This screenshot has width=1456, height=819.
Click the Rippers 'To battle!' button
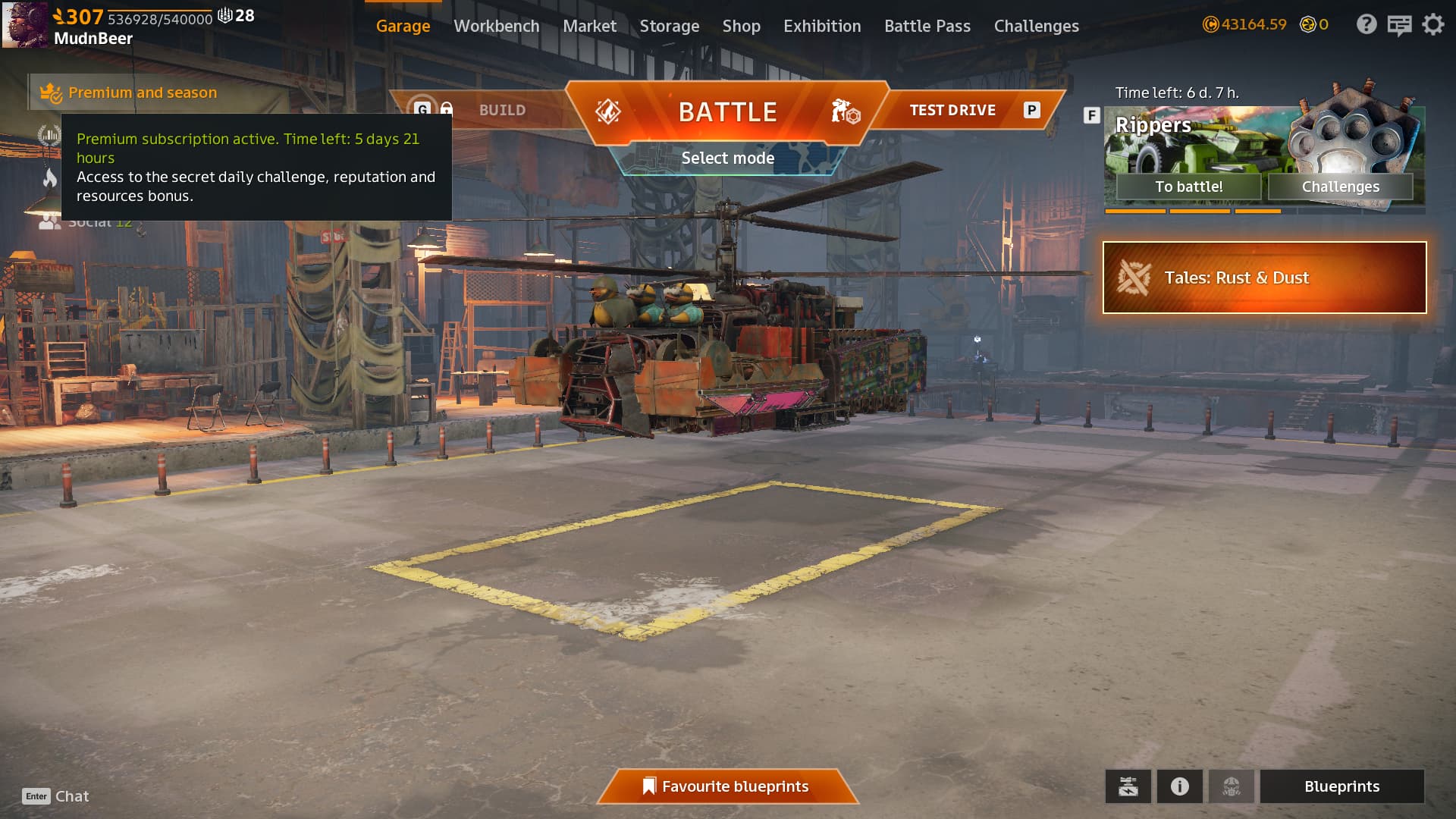coord(1188,187)
